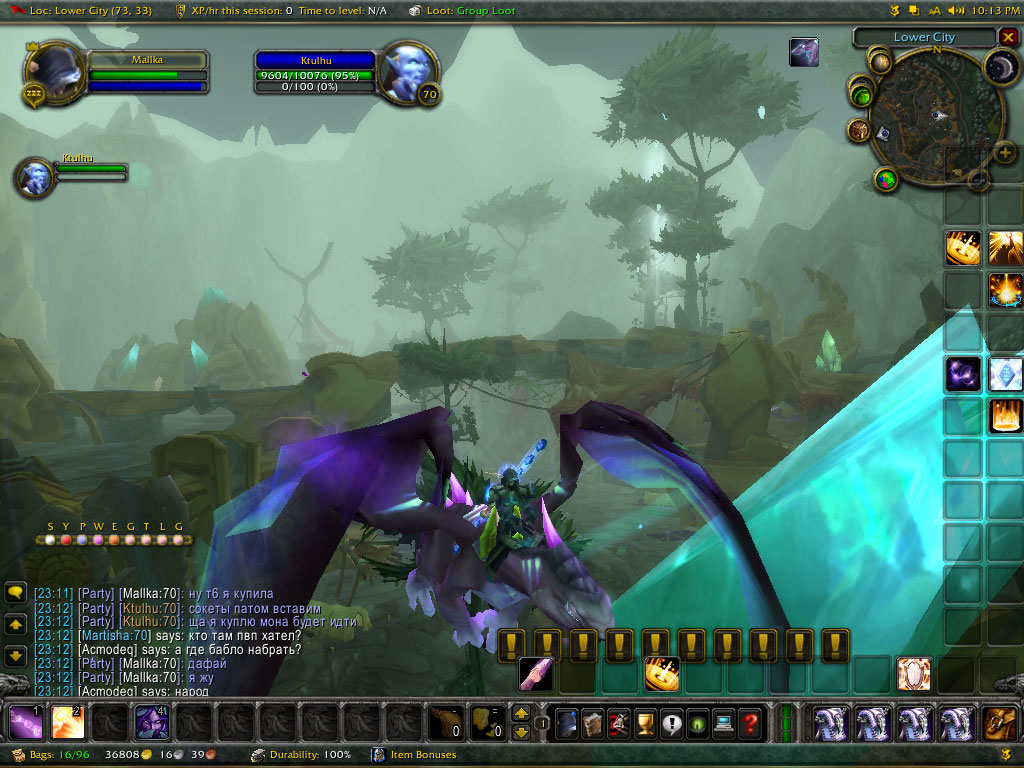Activate the fiery spell in slot 2
Viewport: 1024px width, 768px height.
67,722
